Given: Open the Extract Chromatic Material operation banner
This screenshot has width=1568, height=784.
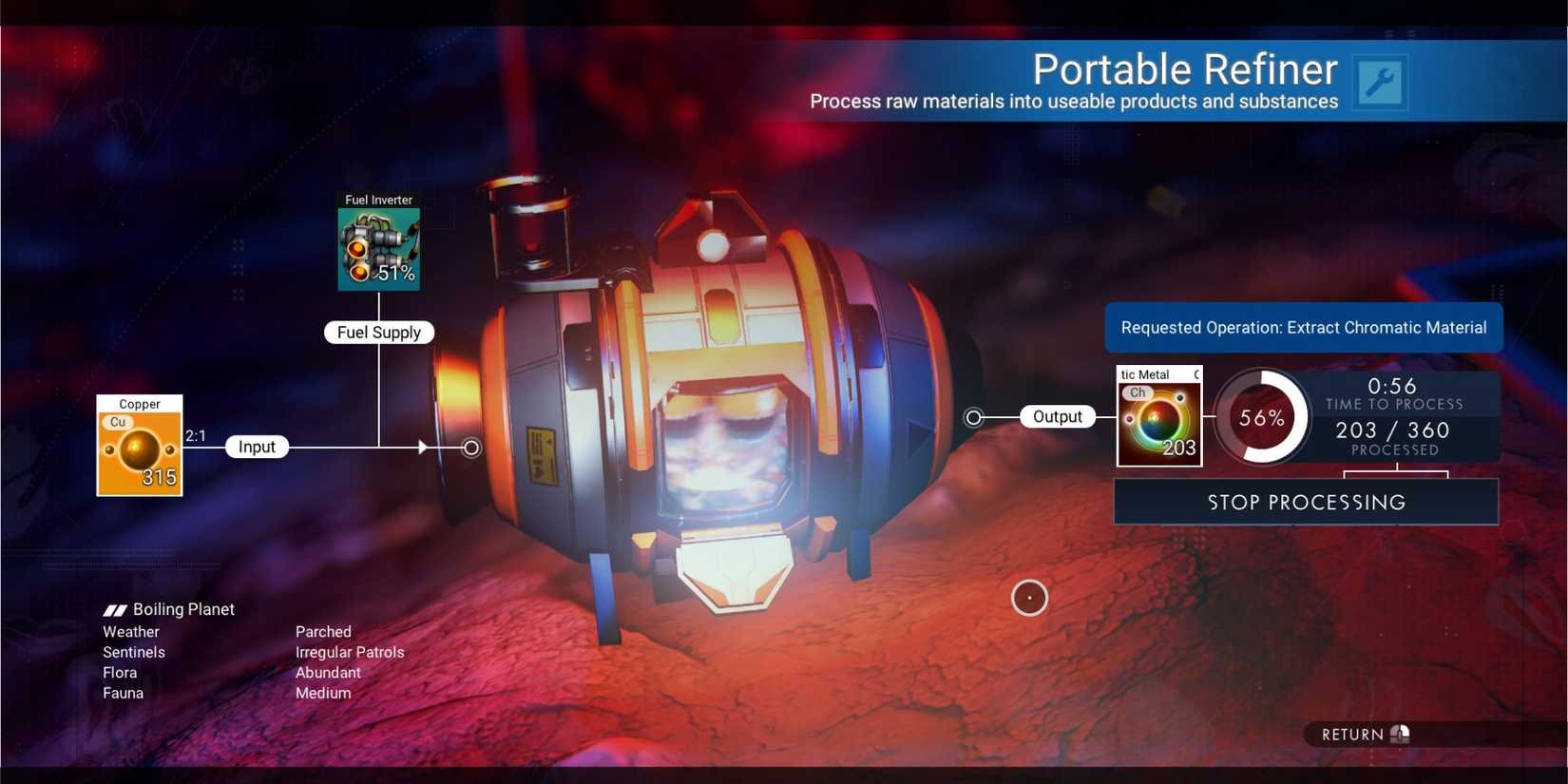Looking at the screenshot, I should [1304, 327].
